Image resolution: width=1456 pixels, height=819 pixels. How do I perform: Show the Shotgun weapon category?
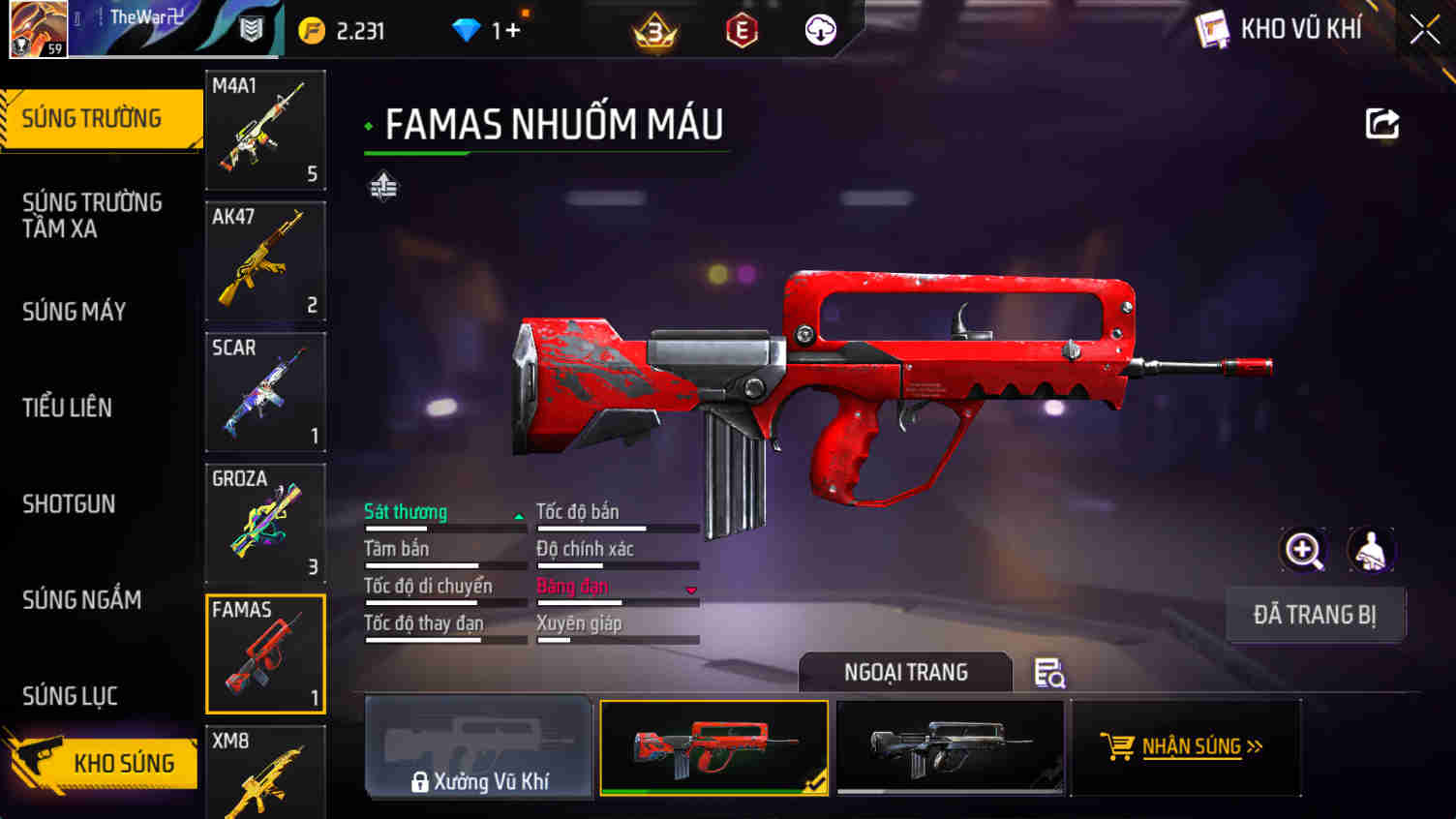pos(69,503)
